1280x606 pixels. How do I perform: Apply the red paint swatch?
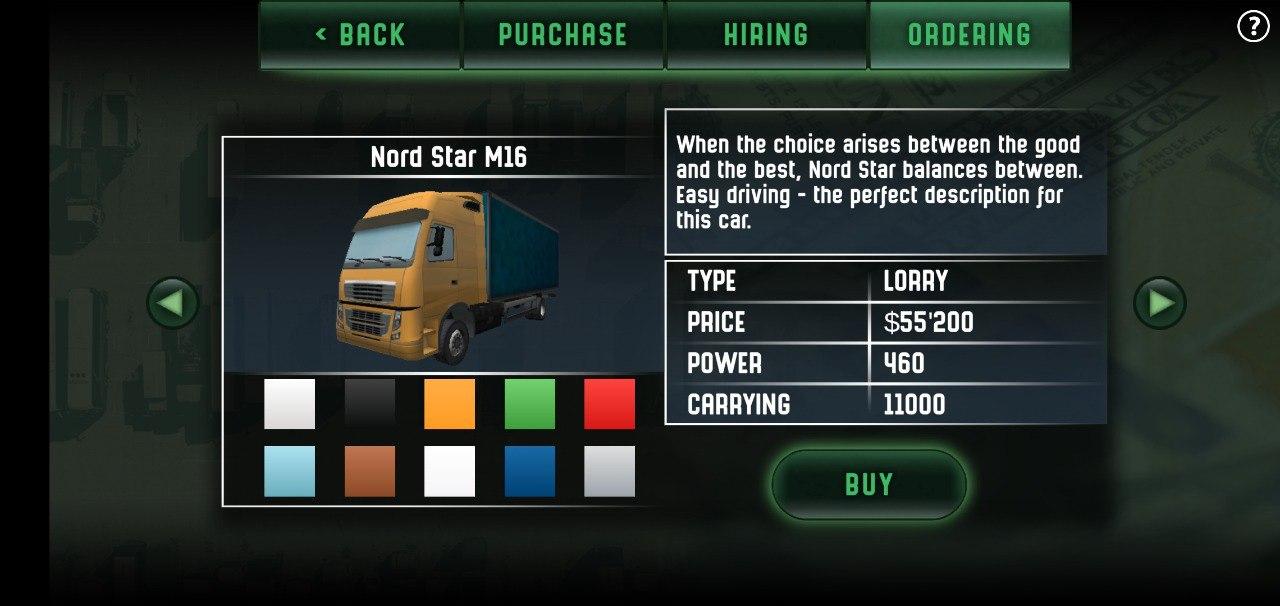pyautogui.click(x=610, y=404)
